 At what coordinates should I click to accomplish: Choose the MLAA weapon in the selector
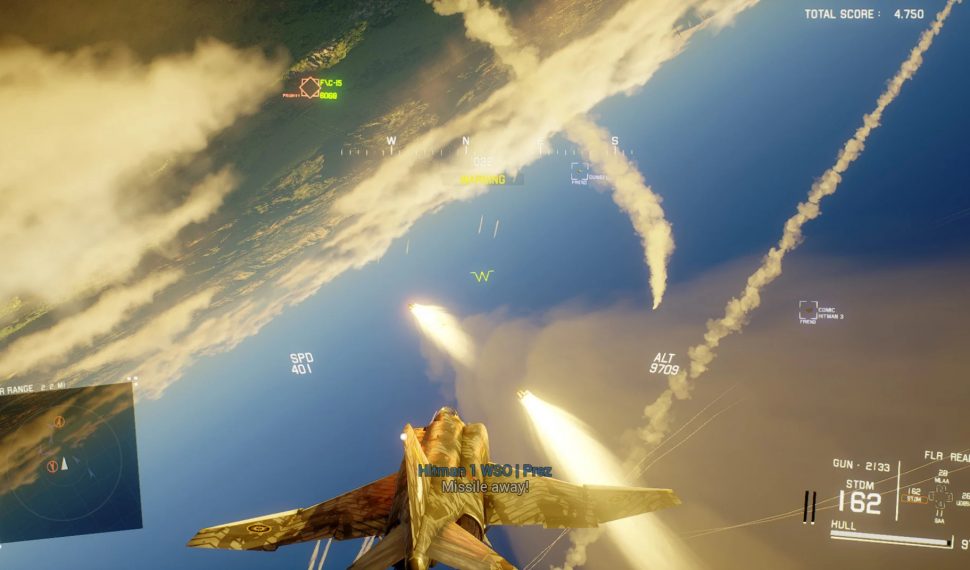tap(941, 481)
